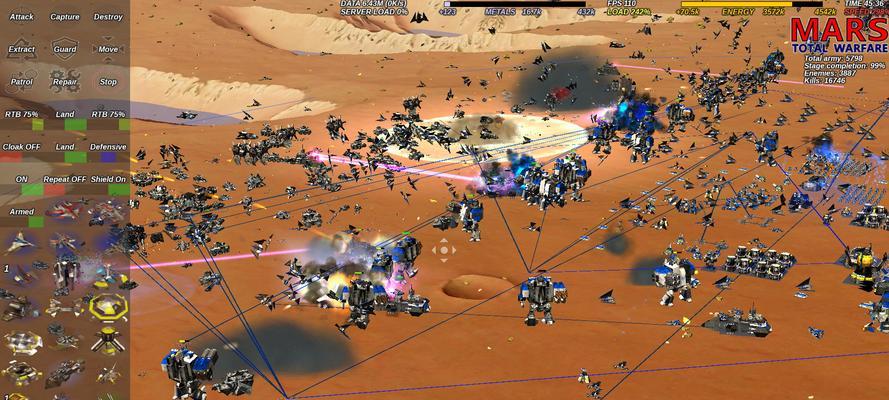Toggle the Cloak OFF setting
Image resolution: width=889 pixels, height=400 pixels.
[21, 147]
